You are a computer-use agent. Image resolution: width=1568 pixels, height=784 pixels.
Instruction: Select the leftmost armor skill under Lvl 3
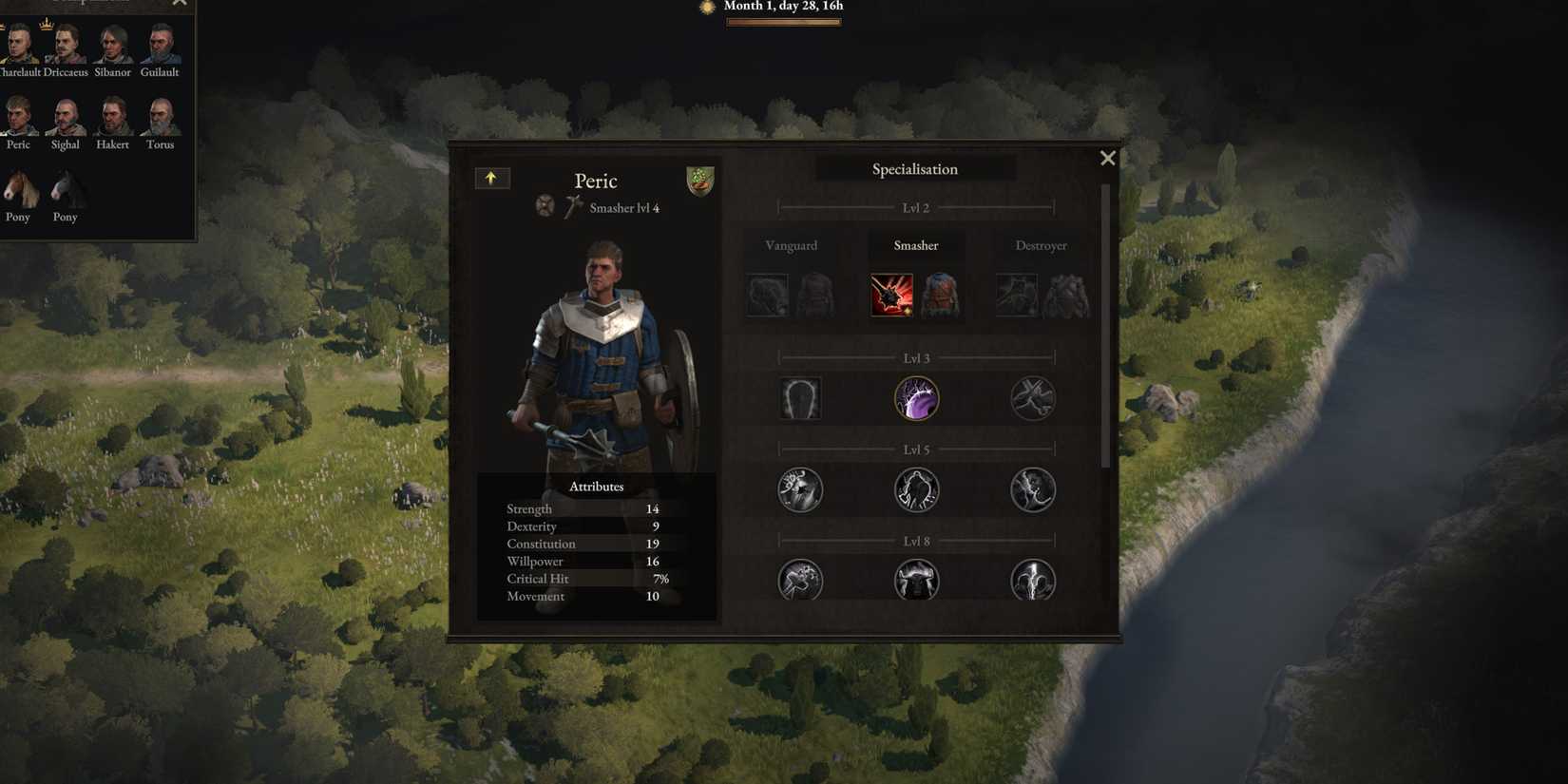tap(800, 398)
